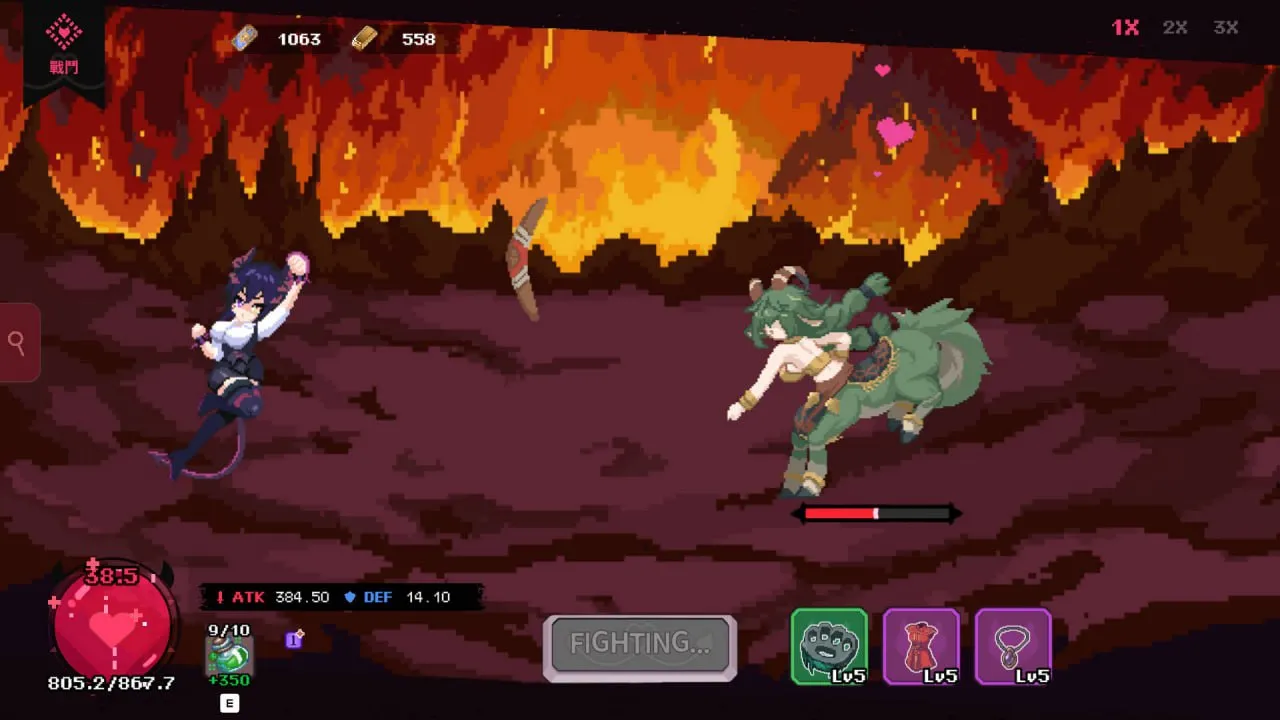Click the small purple item icon
1280x720 pixels.
[x=293, y=640]
